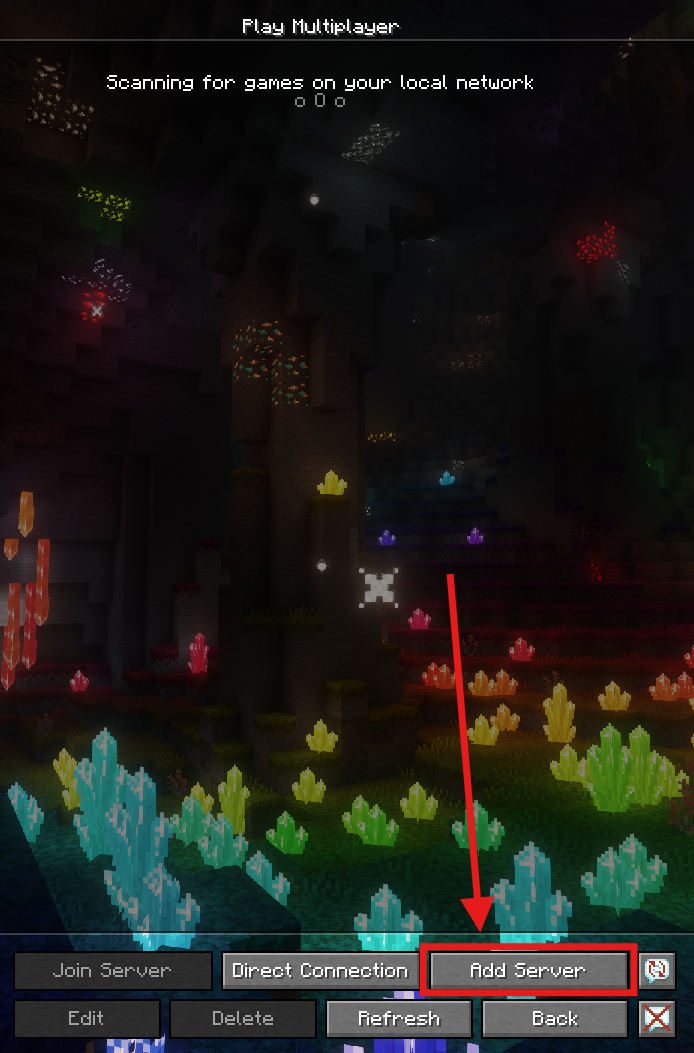Open the Direct Connection dialog
Screen dimensions: 694x1053
(x=320, y=970)
